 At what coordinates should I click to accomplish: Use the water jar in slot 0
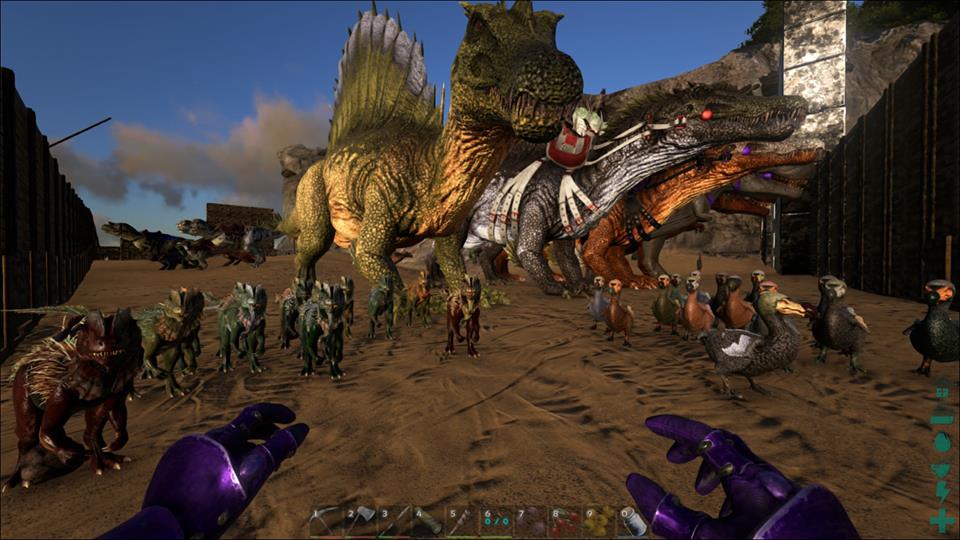(x=633, y=521)
